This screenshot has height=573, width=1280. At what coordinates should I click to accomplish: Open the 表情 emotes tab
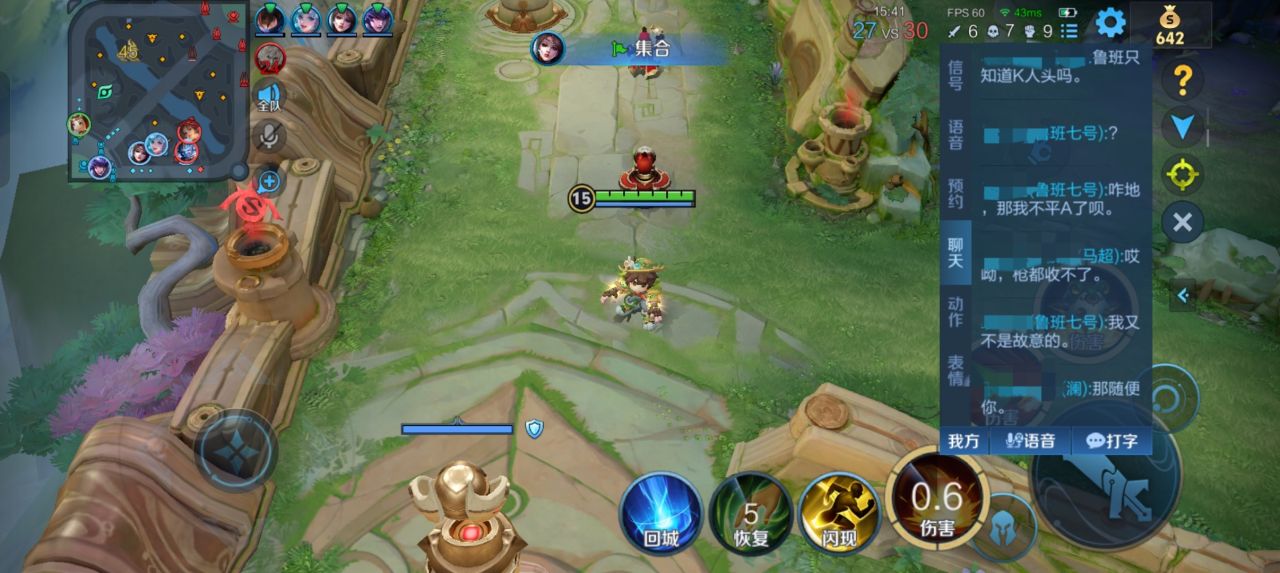click(955, 370)
